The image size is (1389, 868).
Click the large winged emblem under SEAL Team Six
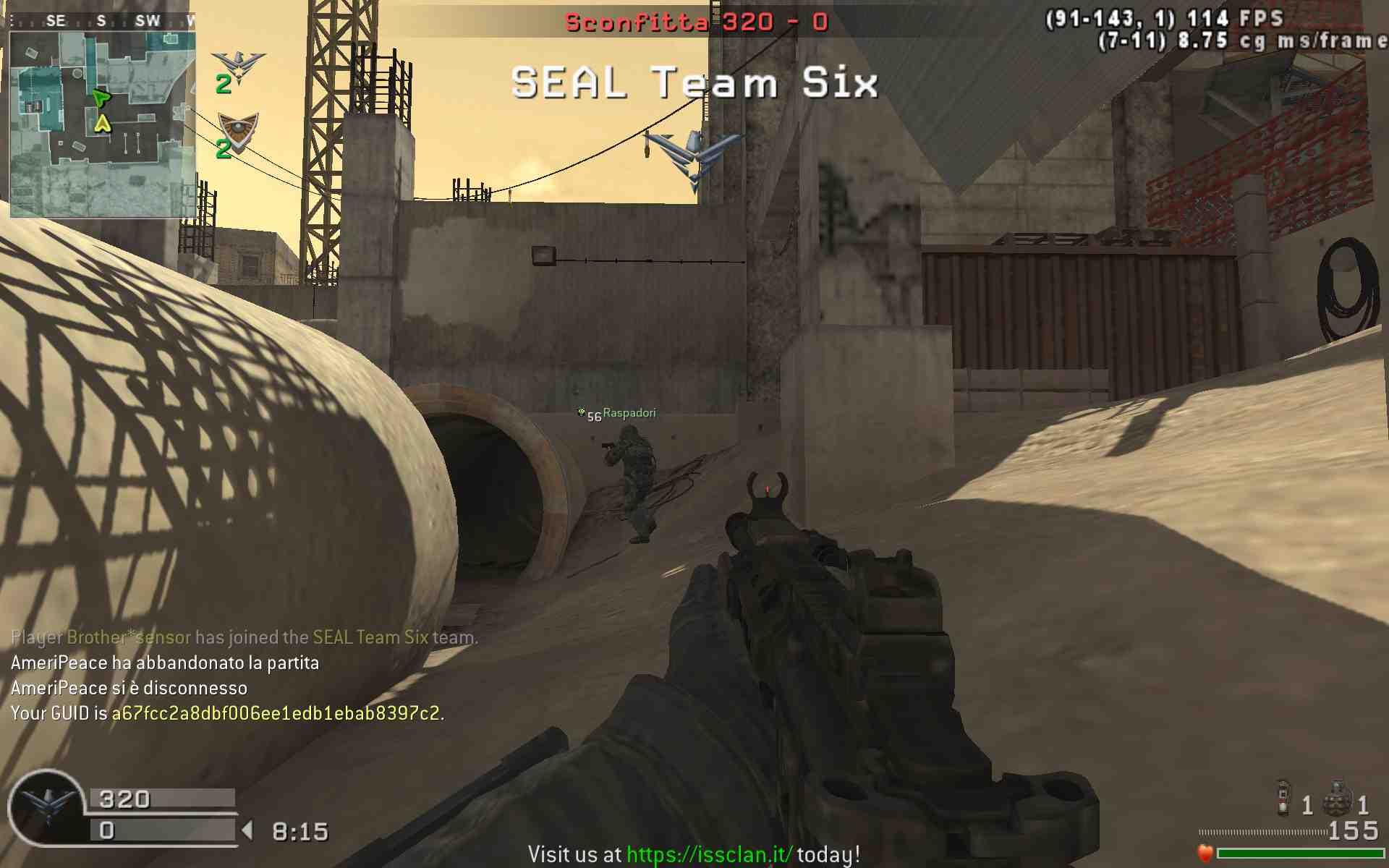pyautogui.click(x=693, y=157)
